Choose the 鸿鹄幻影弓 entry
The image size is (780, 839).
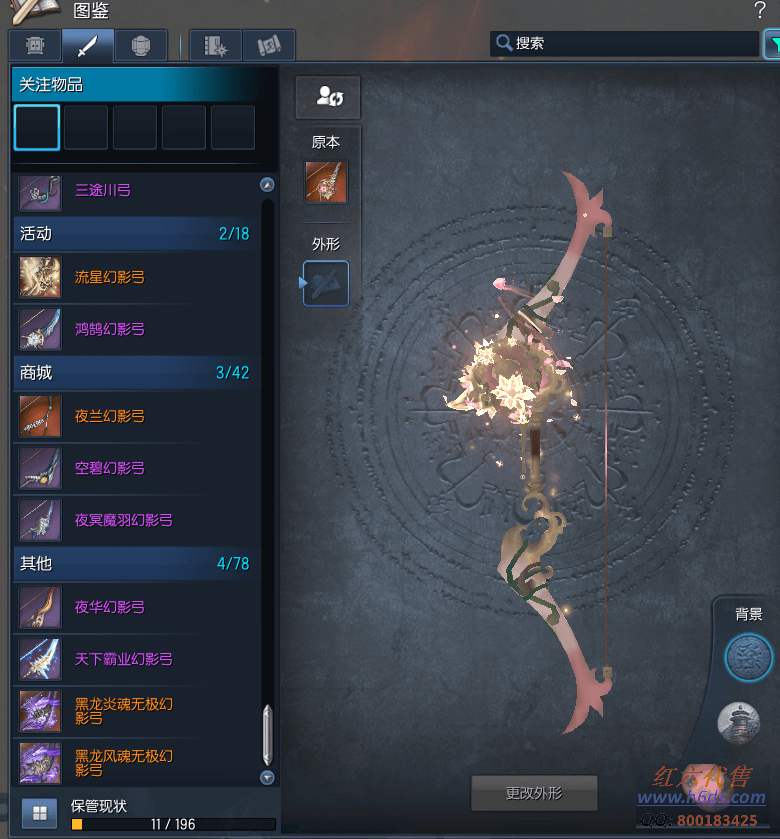(109, 329)
